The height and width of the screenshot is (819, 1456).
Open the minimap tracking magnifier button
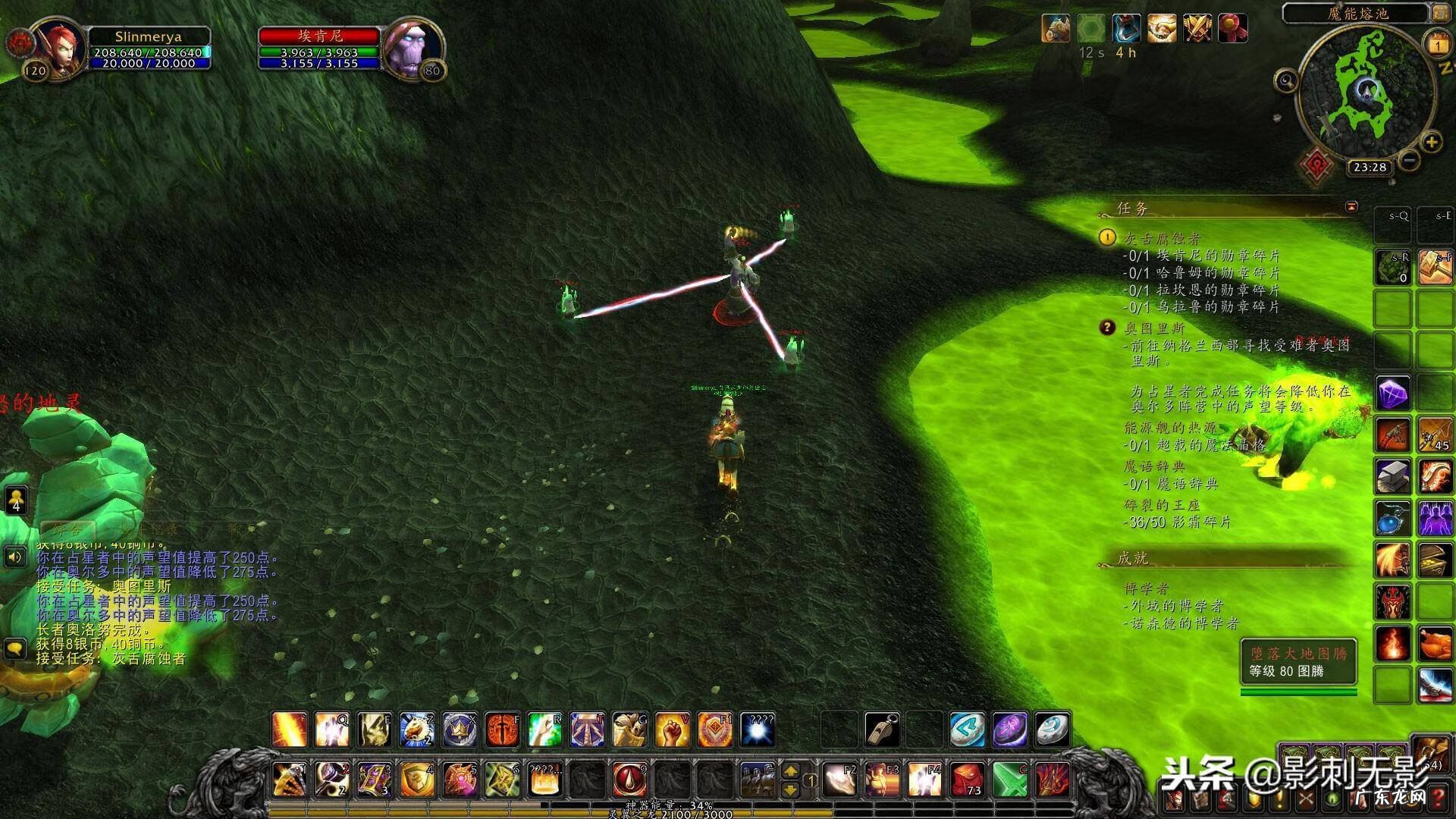(1286, 80)
